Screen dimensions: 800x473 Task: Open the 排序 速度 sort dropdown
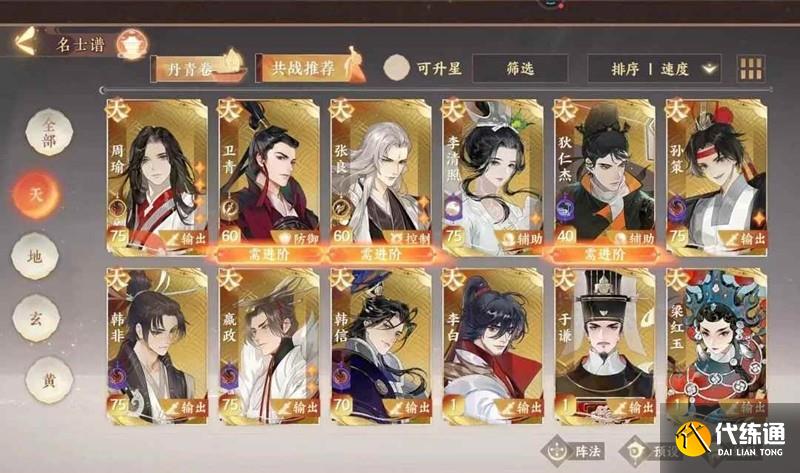[666, 68]
